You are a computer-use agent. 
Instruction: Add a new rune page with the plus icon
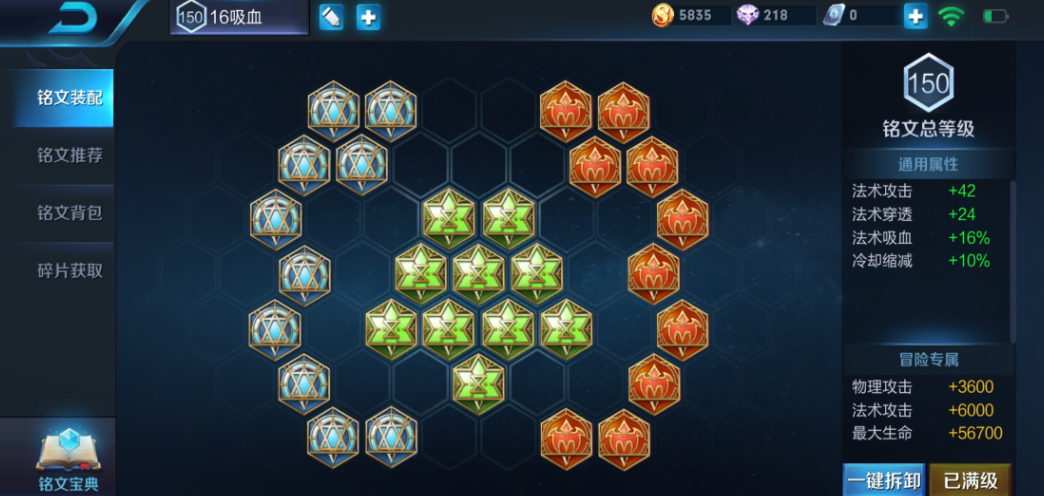[x=369, y=17]
